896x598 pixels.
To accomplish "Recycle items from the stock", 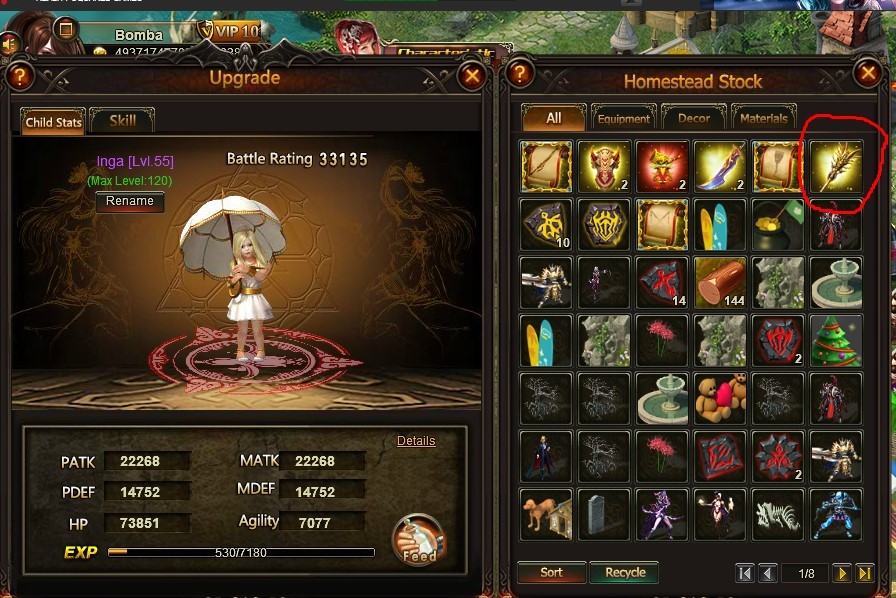I will (x=625, y=573).
